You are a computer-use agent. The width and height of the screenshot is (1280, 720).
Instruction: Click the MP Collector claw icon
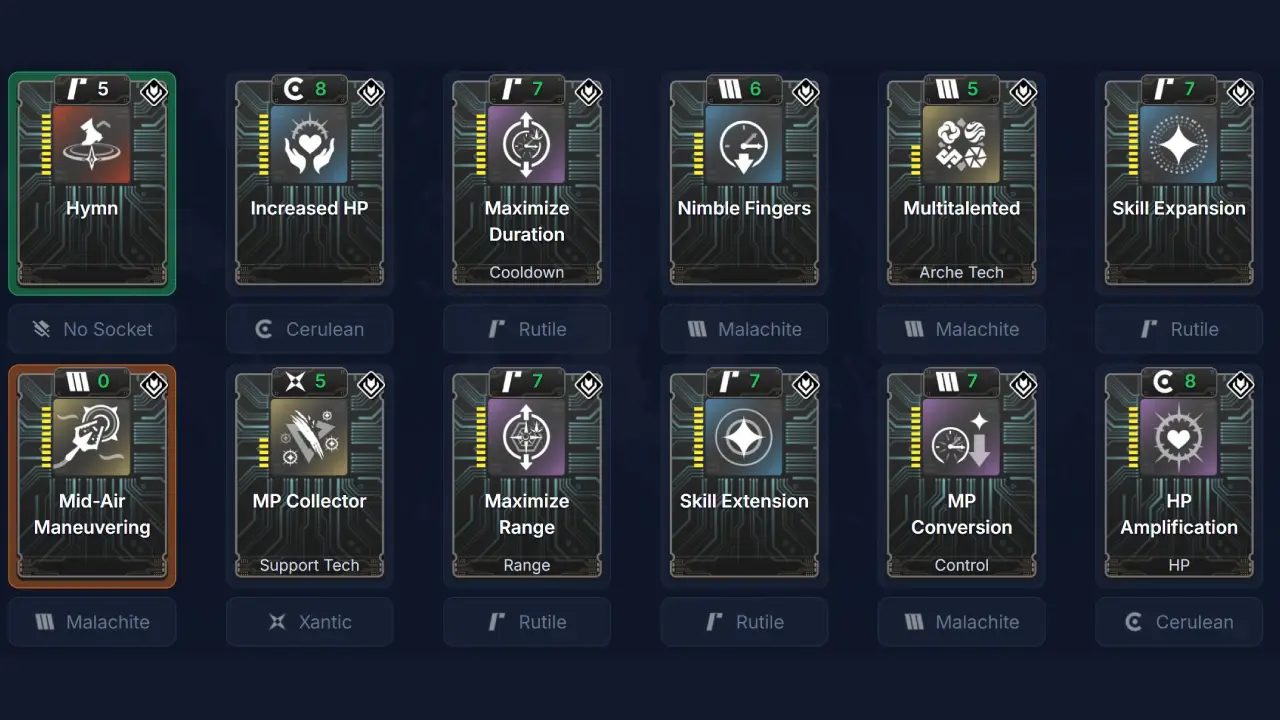(x=310, y=438)
